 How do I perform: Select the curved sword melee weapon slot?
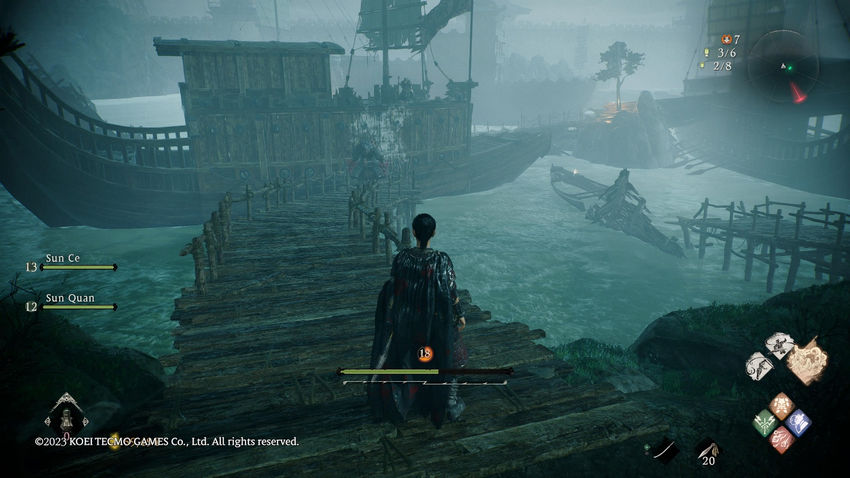pyautogui.click(x=665, y=451)
